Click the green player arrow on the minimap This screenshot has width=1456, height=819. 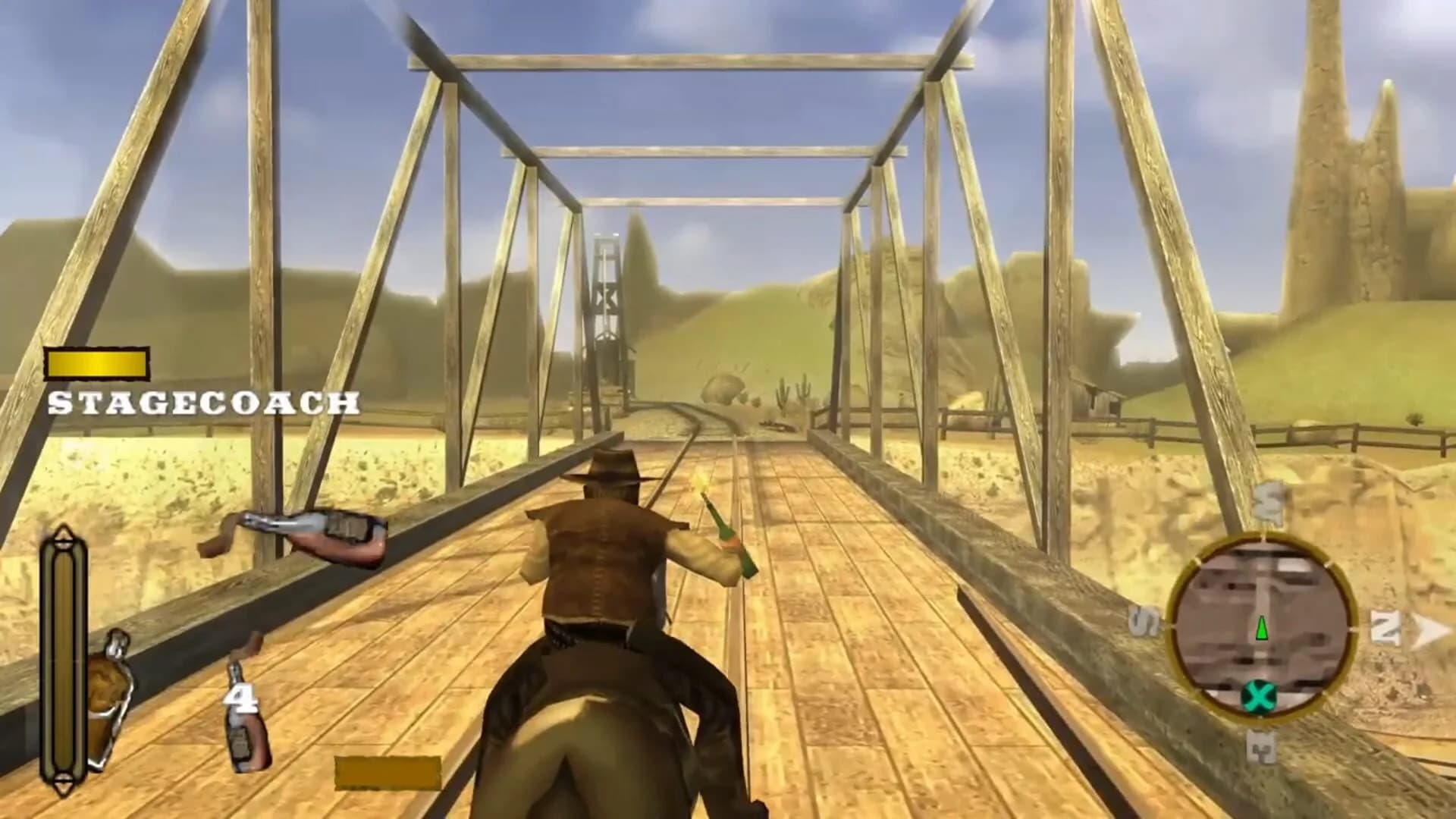[x=1262, y=629]
